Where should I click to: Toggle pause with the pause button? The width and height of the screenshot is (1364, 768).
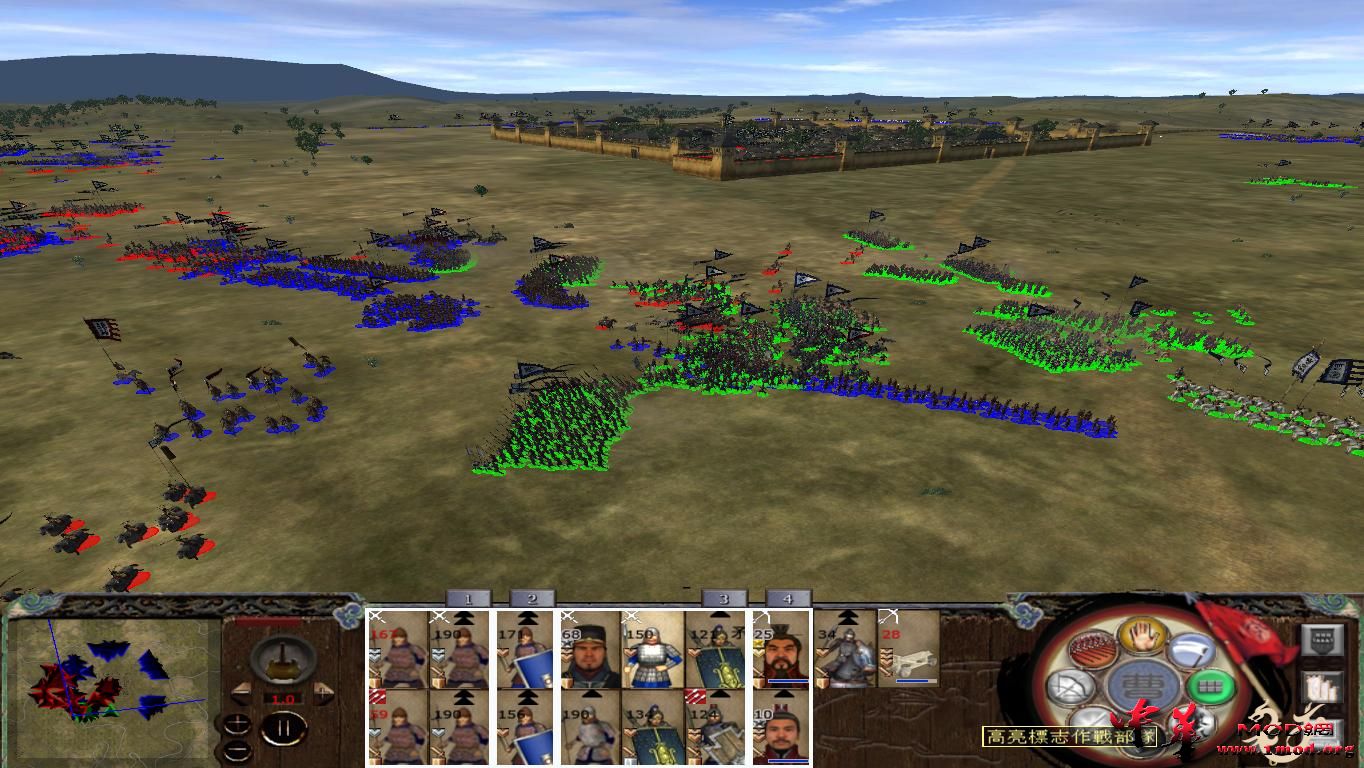(x=285, y=727)
